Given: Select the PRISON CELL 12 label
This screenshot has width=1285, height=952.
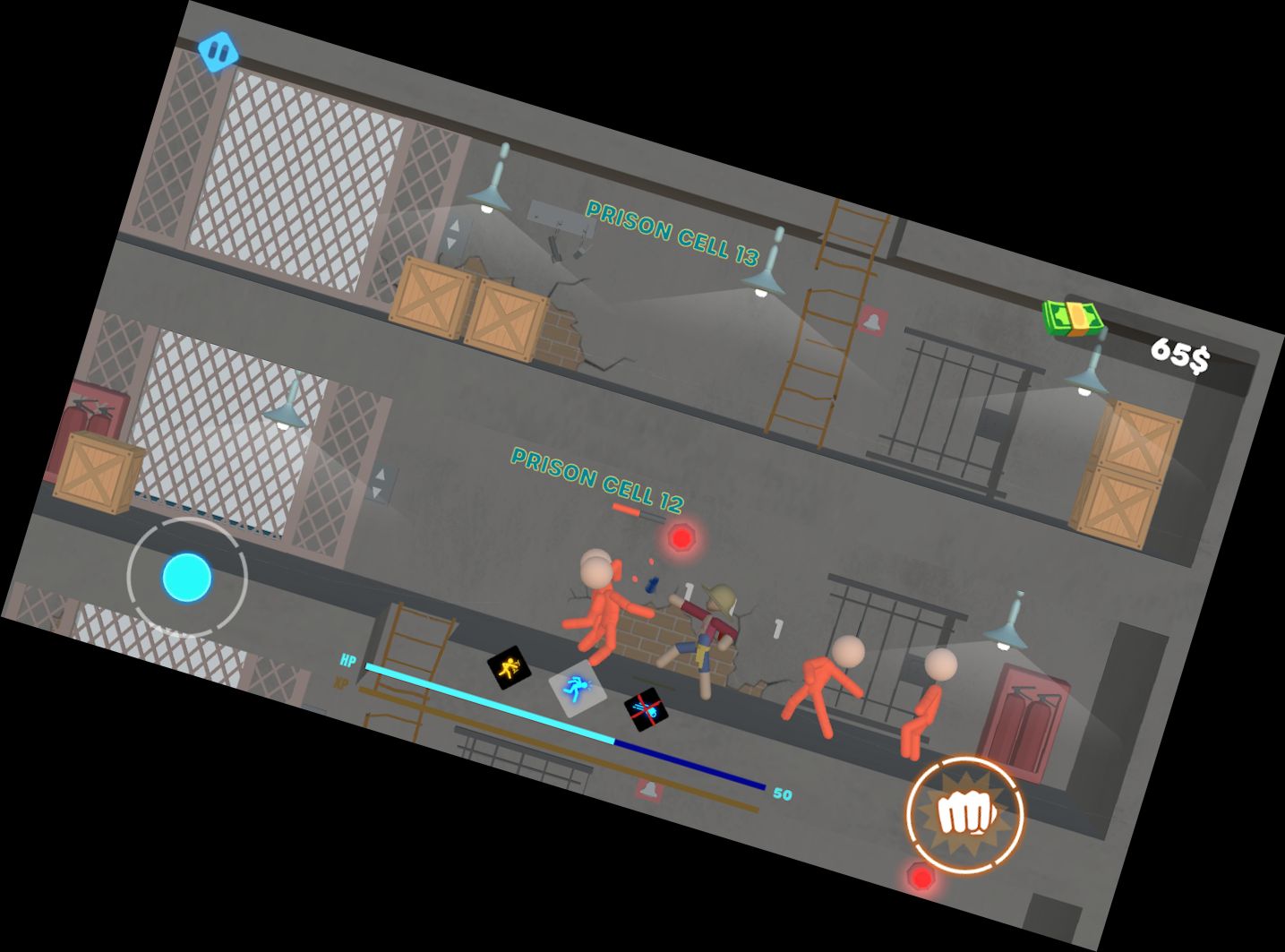Looking at the screenshot, I should point(595,477).
